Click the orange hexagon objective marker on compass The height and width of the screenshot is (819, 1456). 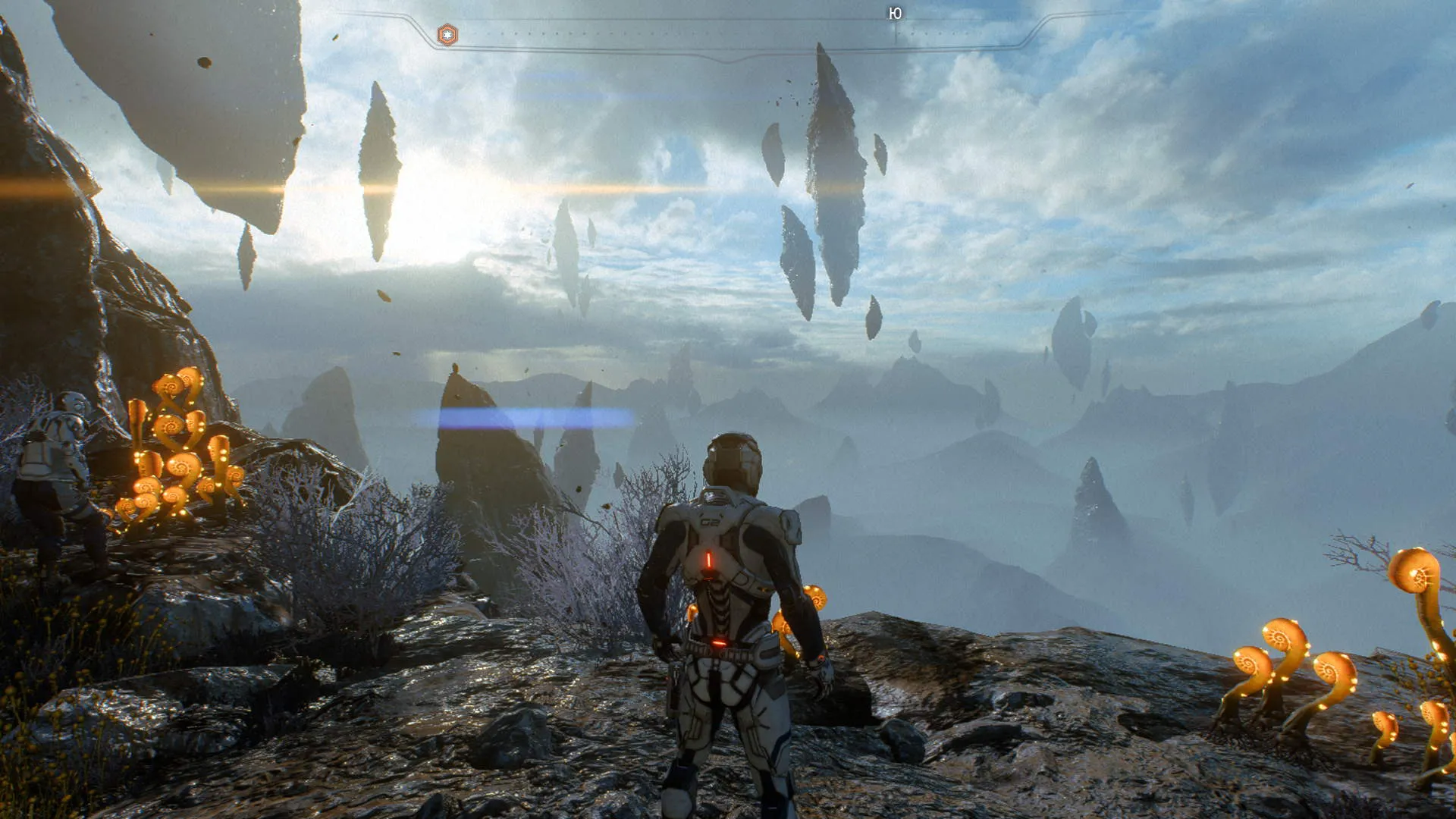pos(447,35)
